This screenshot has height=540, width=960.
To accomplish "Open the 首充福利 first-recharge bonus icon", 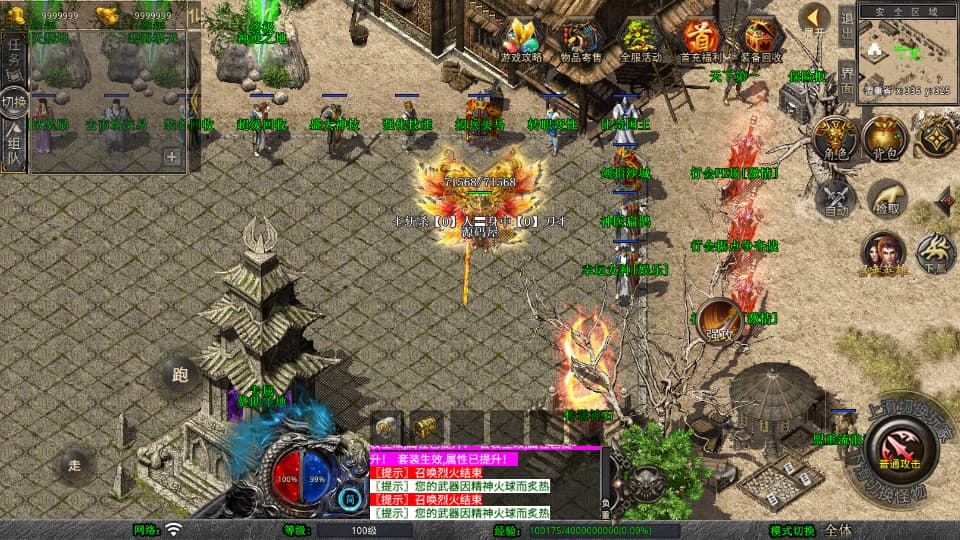I will pos(700,39).
